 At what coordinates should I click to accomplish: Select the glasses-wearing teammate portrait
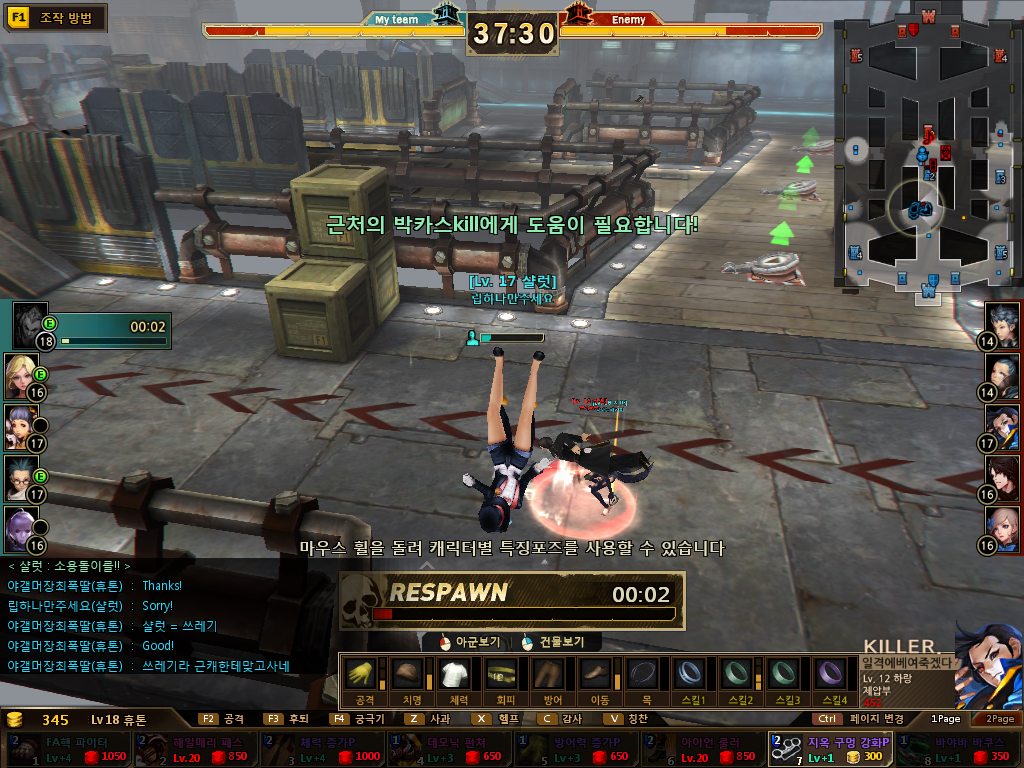pos(21,477)
